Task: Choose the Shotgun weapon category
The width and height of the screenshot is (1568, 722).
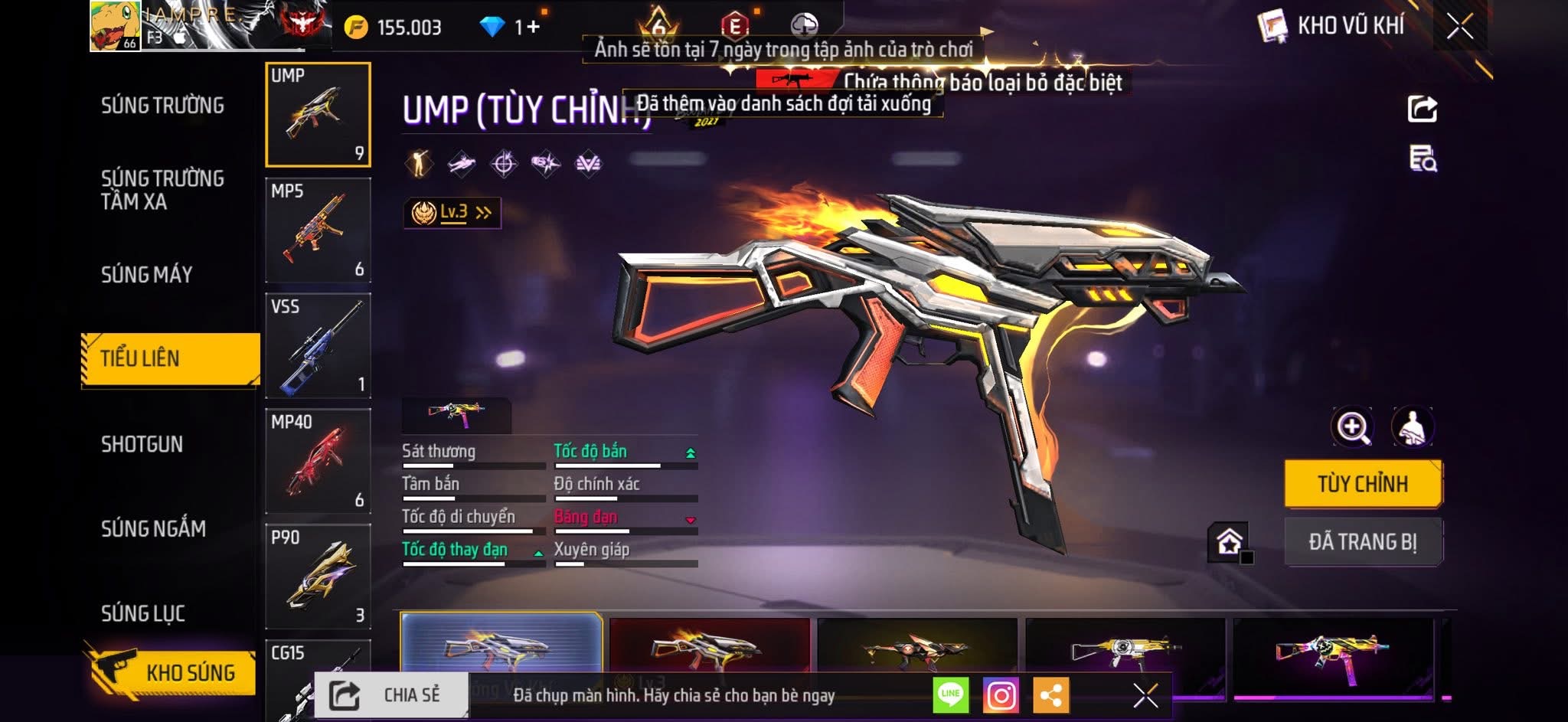Action: tap(142, 444)
